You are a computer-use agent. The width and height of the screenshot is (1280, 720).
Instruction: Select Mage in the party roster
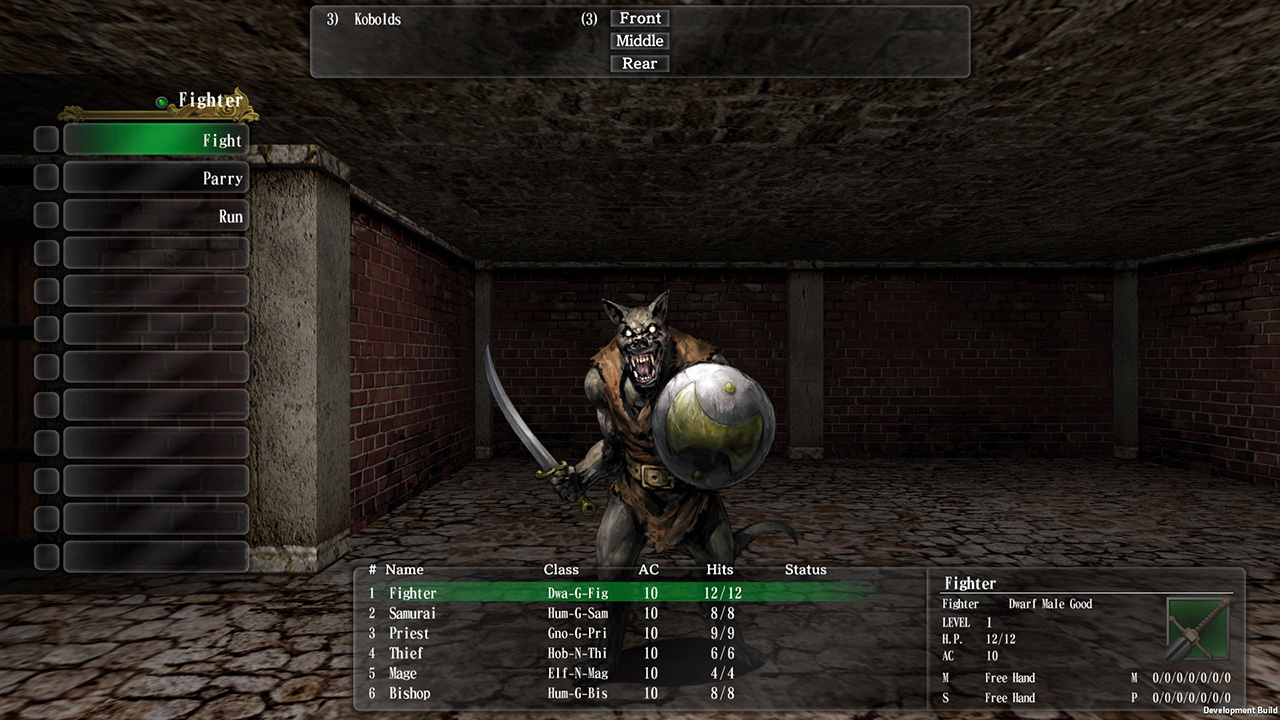coord(402,673)
